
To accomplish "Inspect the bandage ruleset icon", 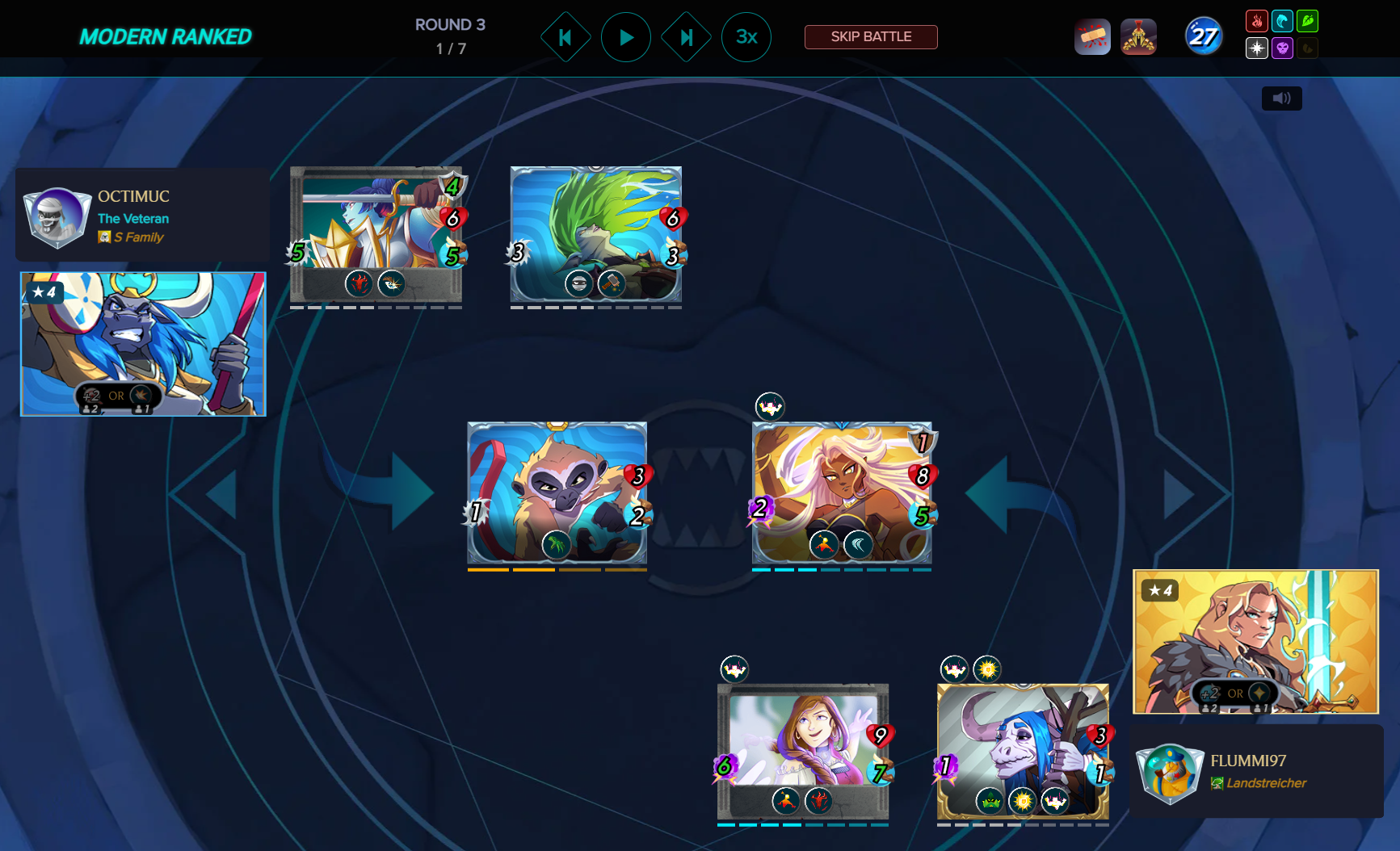I will [1092, 37].
